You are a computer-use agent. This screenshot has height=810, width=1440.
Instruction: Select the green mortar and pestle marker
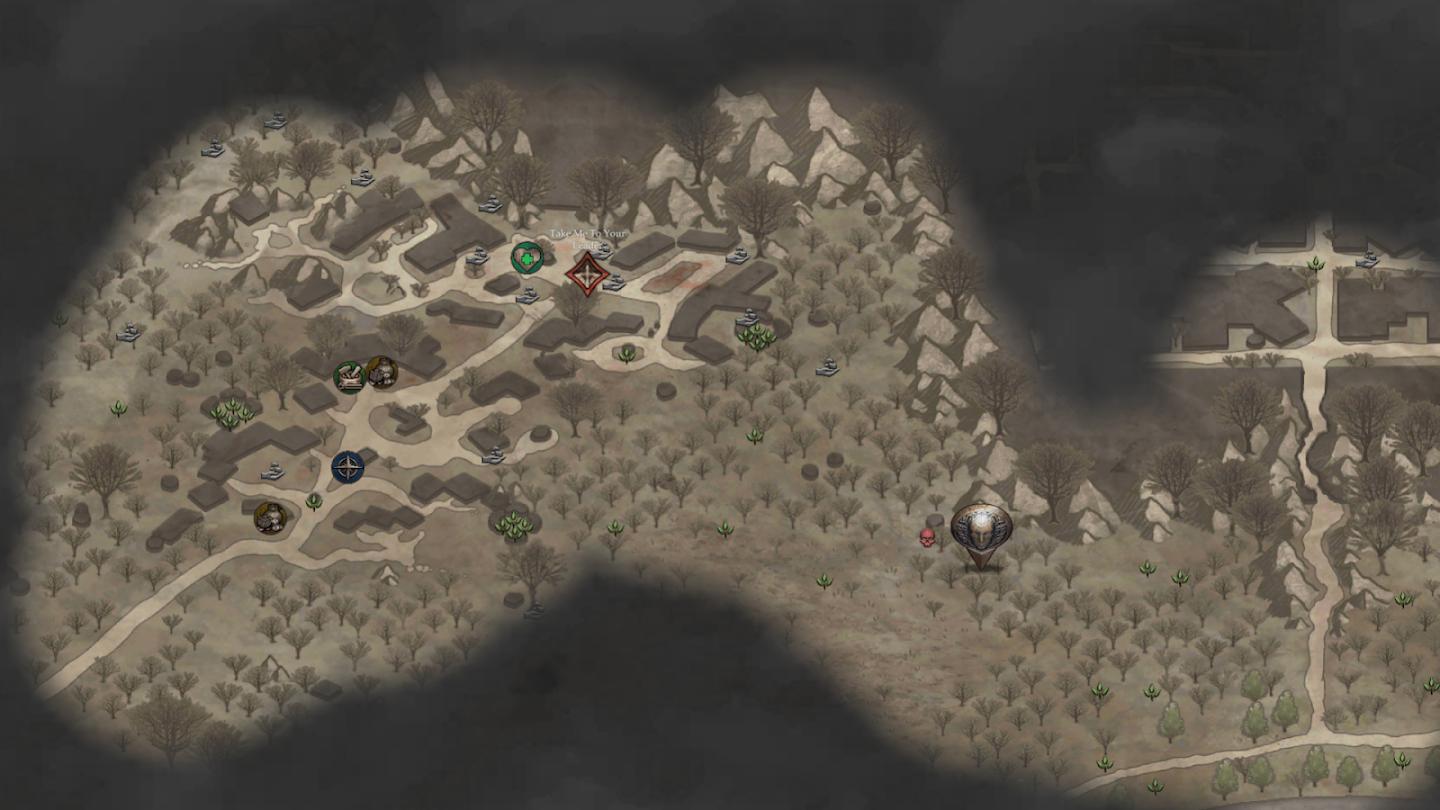pyautogui.click(x=349, y=377)
